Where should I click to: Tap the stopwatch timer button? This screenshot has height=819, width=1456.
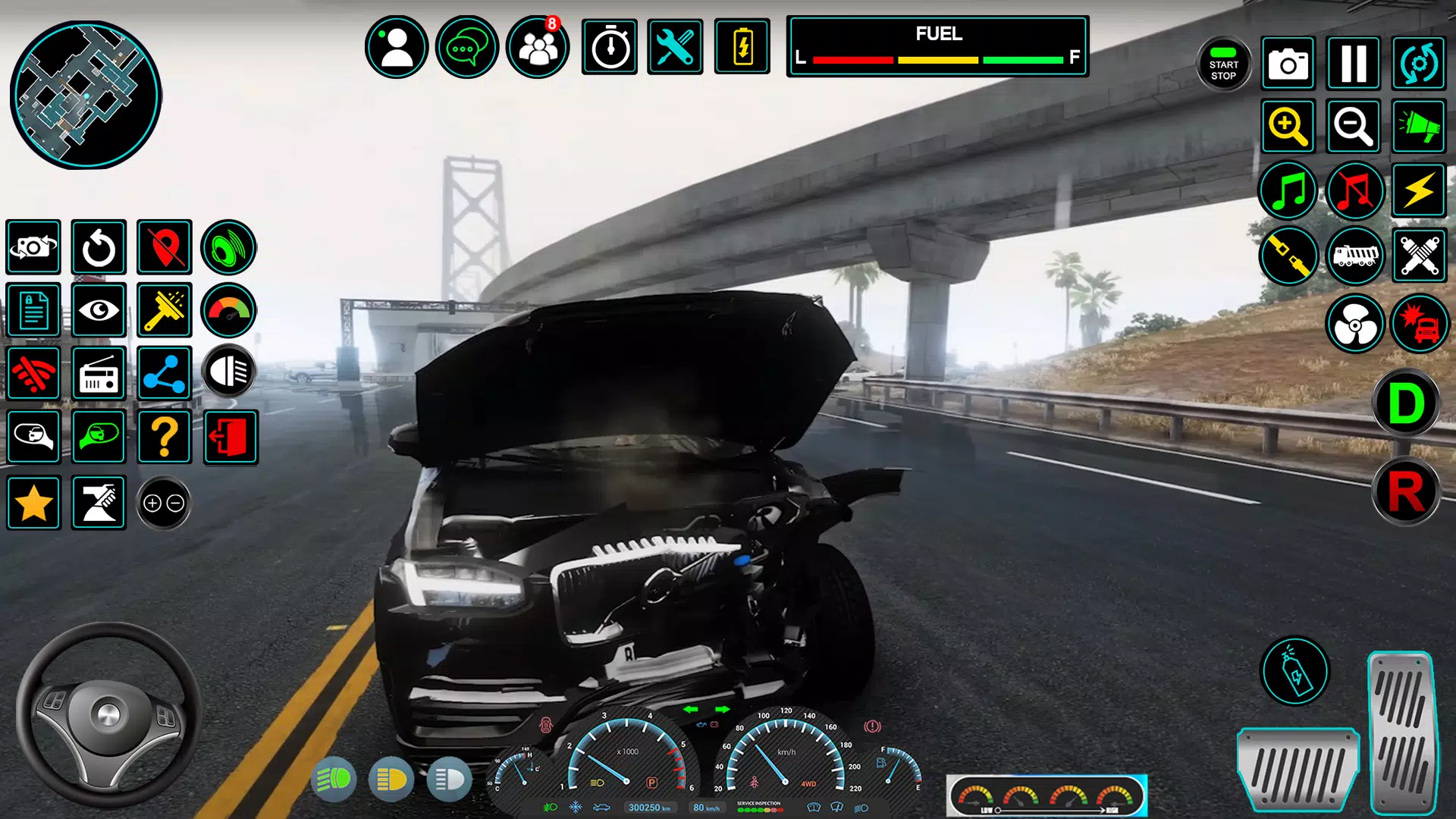610,47
